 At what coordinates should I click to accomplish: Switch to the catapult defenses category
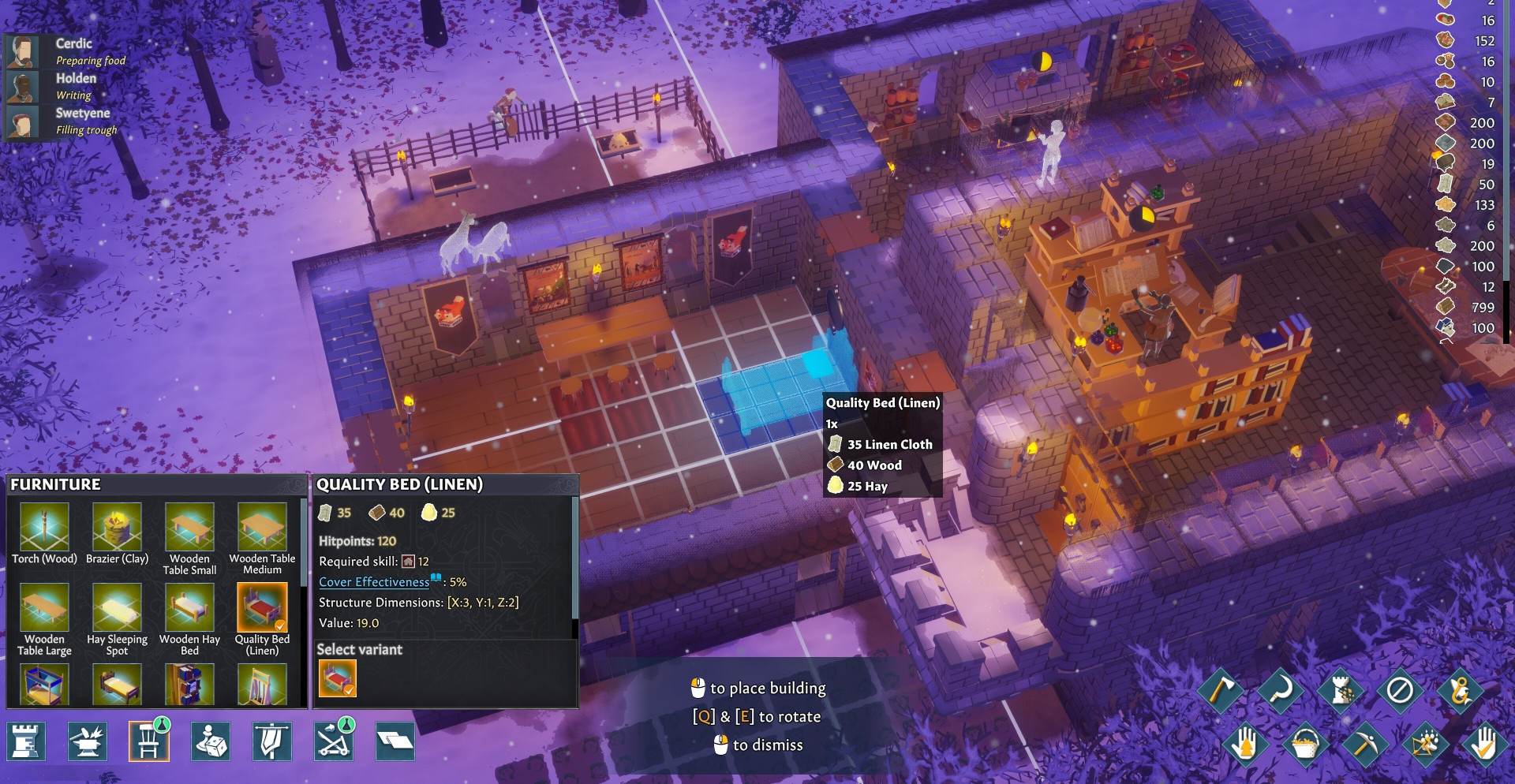click(x=334, y=741)
